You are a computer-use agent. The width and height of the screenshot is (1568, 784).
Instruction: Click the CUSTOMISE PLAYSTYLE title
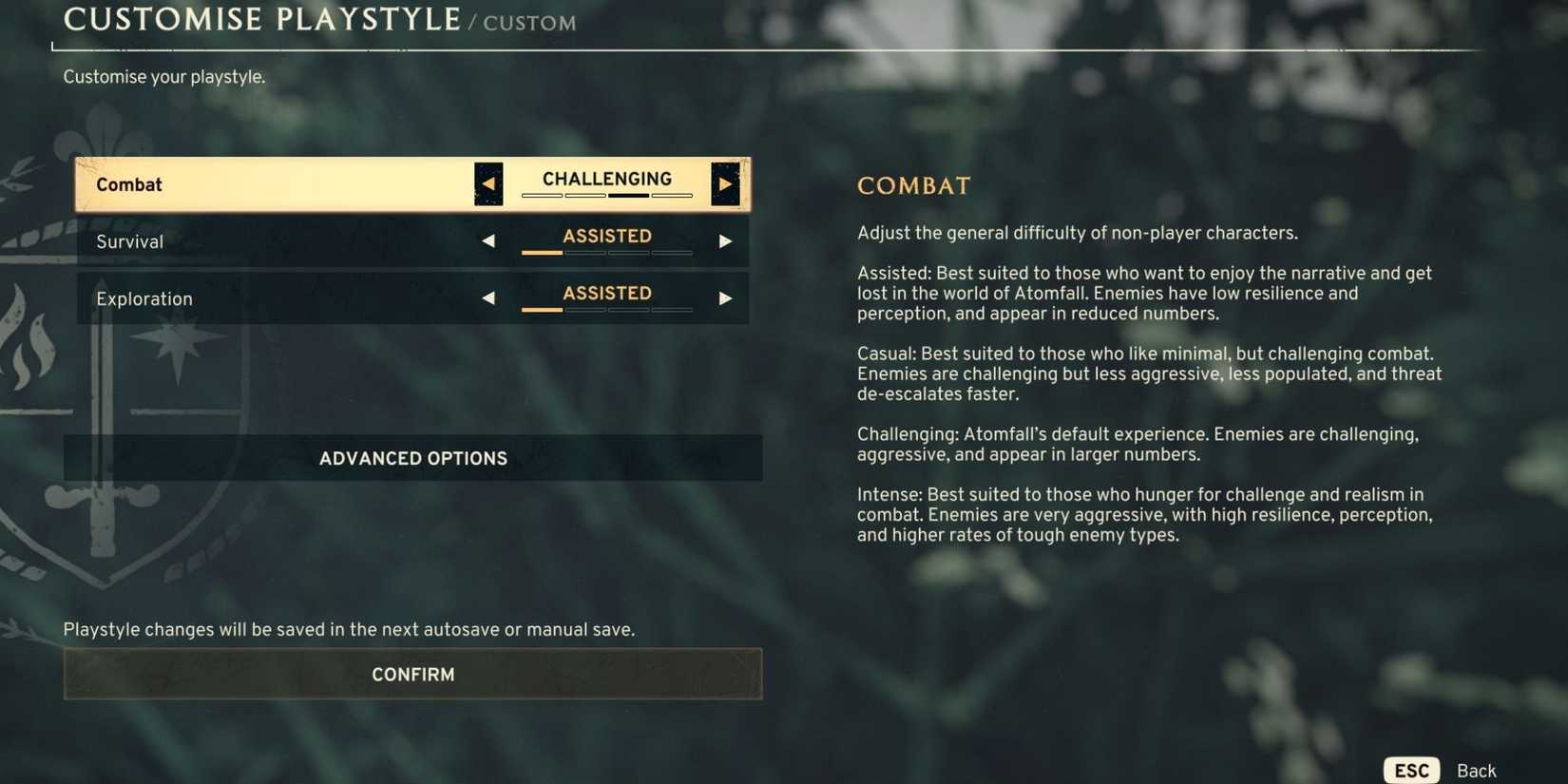(261, 18)
